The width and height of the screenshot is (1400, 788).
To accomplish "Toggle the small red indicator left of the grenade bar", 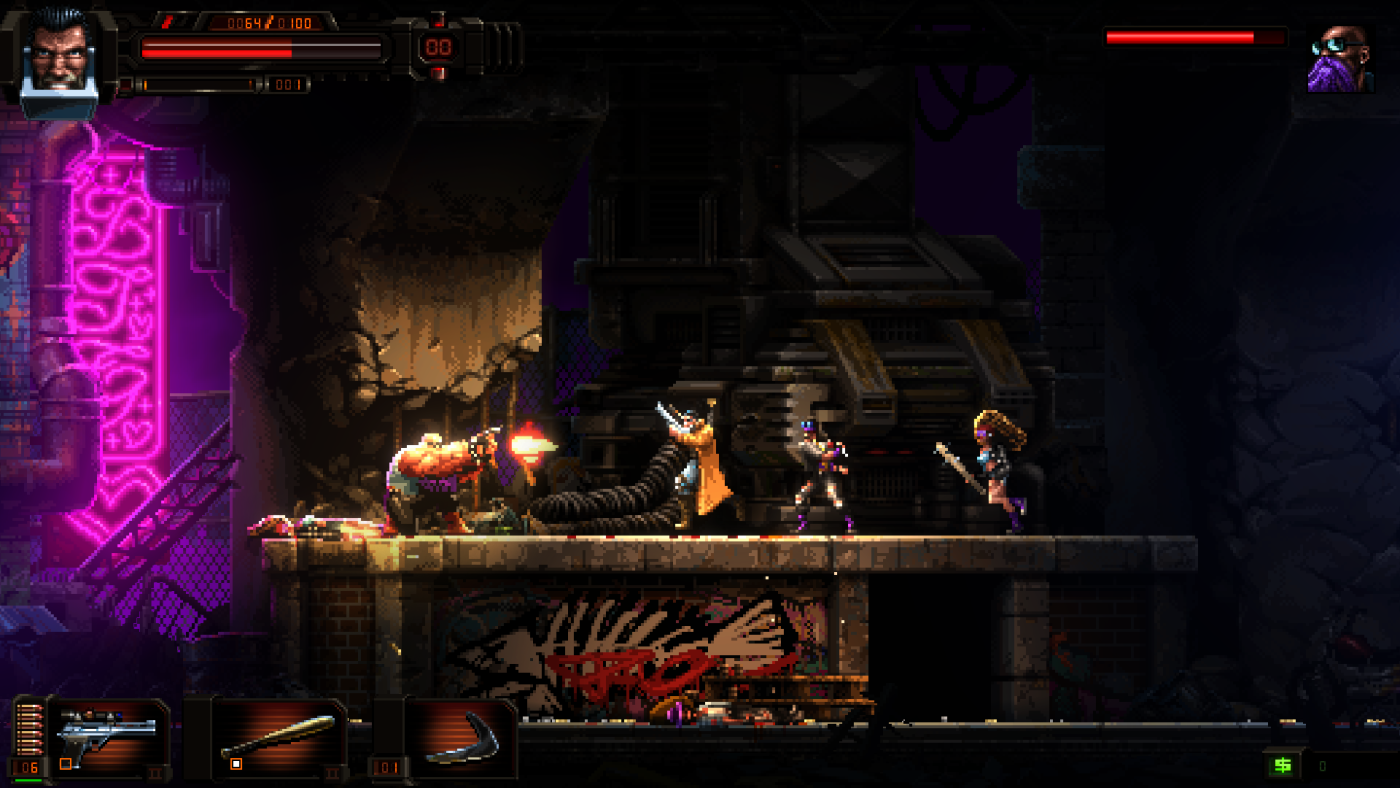I will coord(126,83).
